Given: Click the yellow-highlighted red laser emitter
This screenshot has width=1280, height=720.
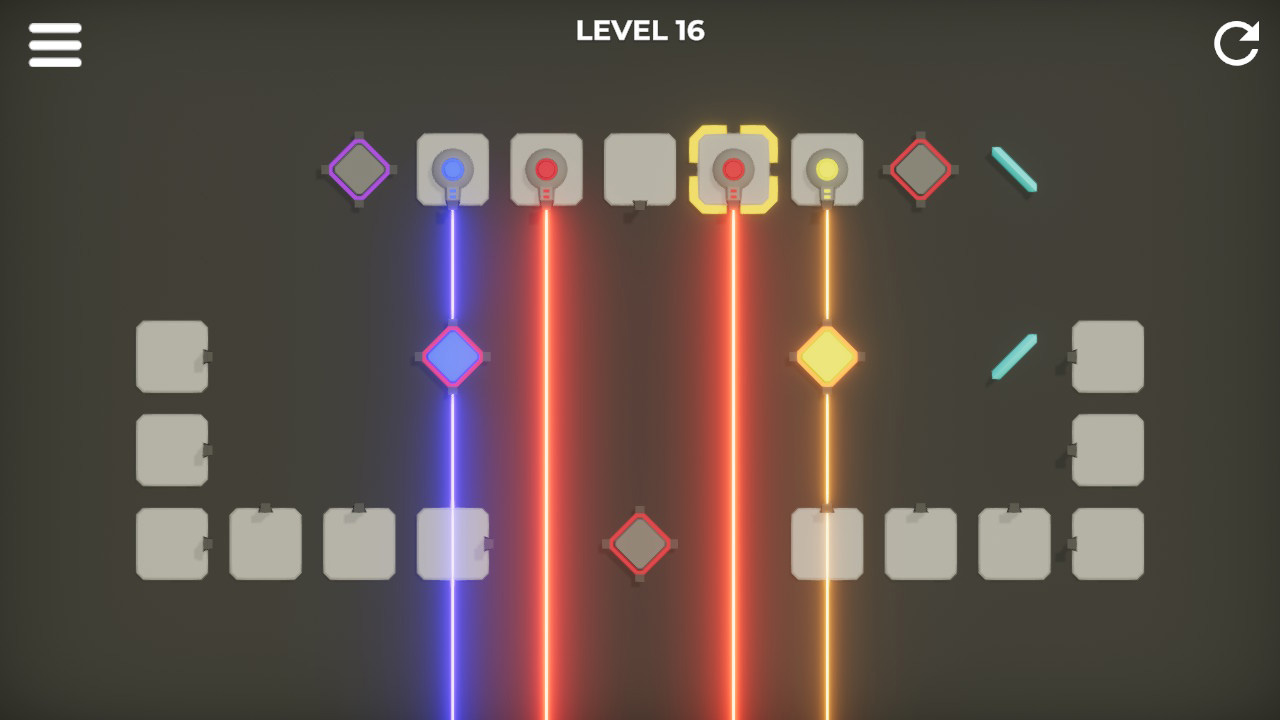Looking at the screenshot, I should tap(734, 170).
